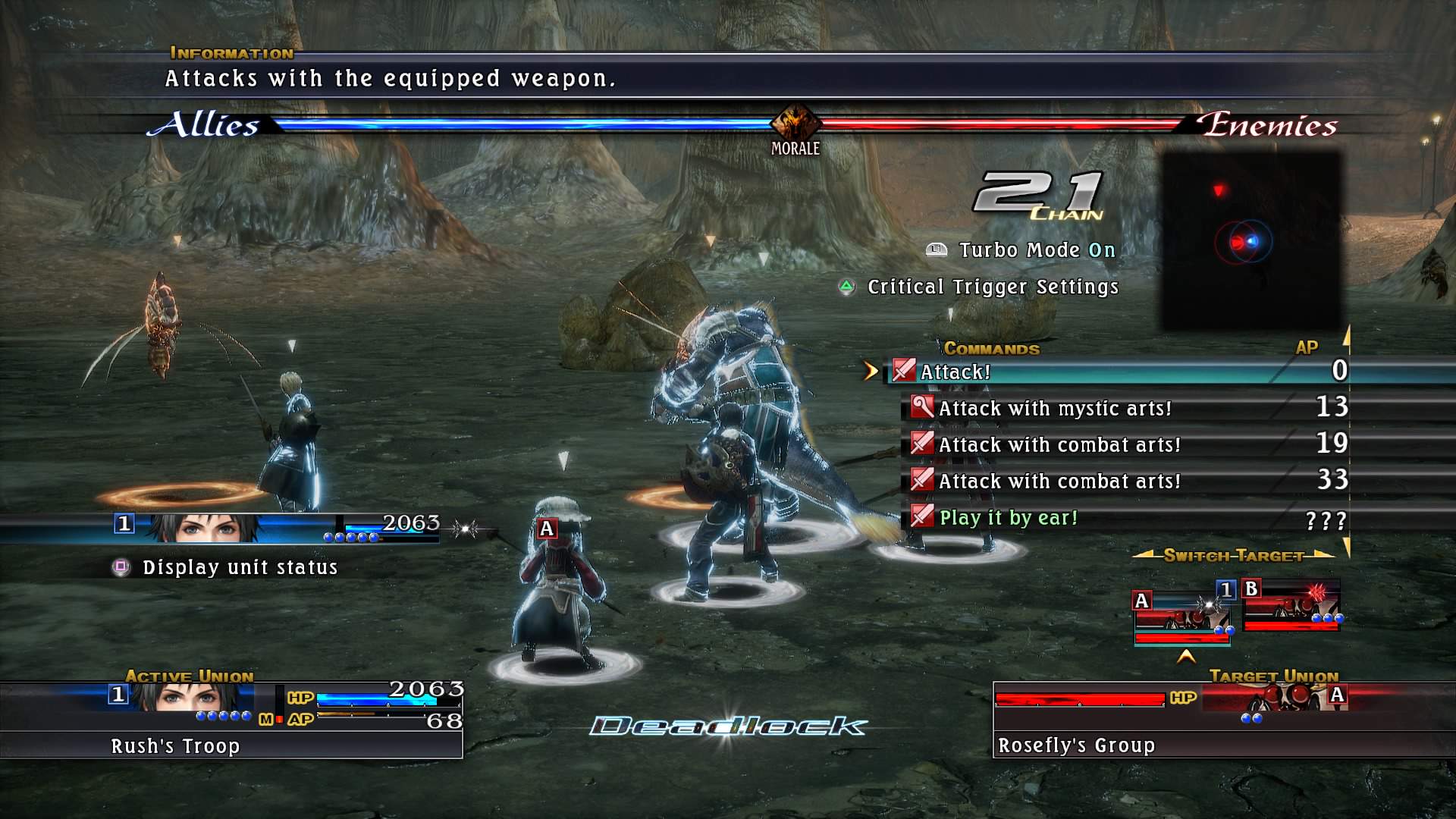Screen dimensions: 1456x819
Task: Select the crossed-swords icon beside Attack!
Action: 902,372
